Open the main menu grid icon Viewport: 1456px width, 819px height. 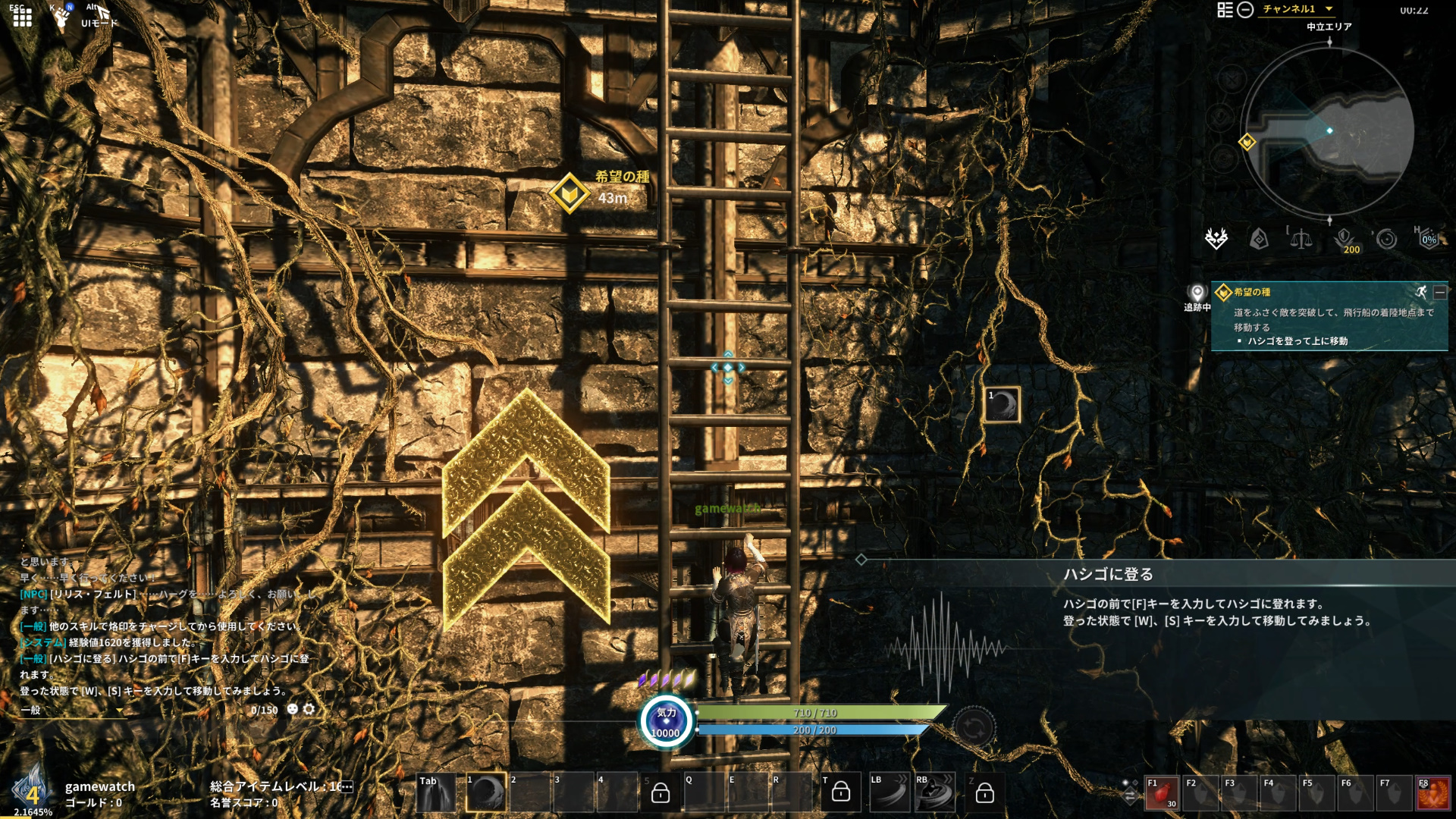click(x=22, y=17)
